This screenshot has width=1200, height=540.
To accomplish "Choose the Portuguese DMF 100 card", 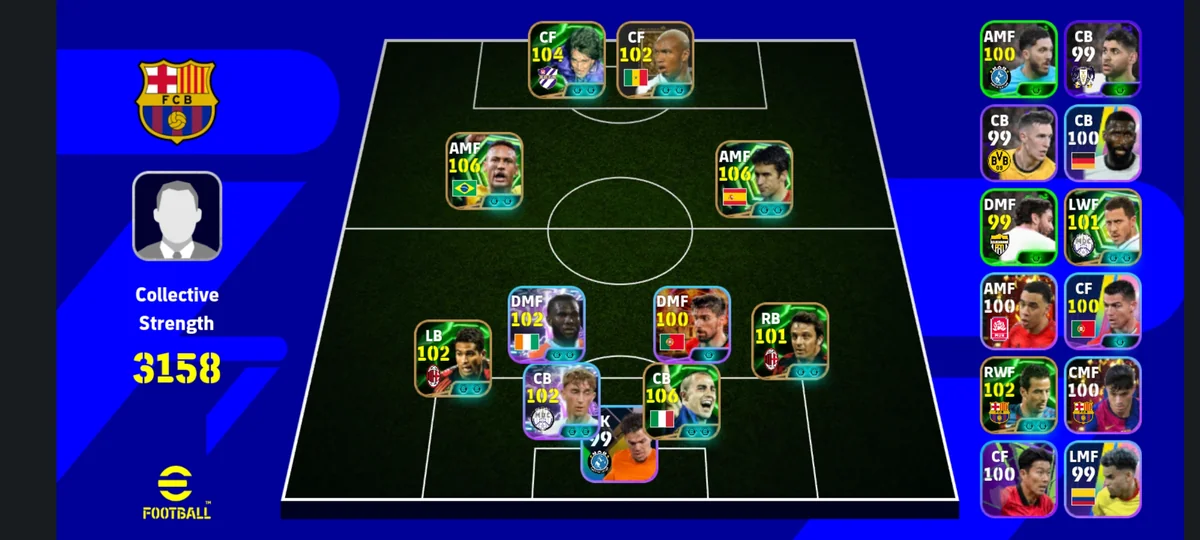I will point(692,324).
